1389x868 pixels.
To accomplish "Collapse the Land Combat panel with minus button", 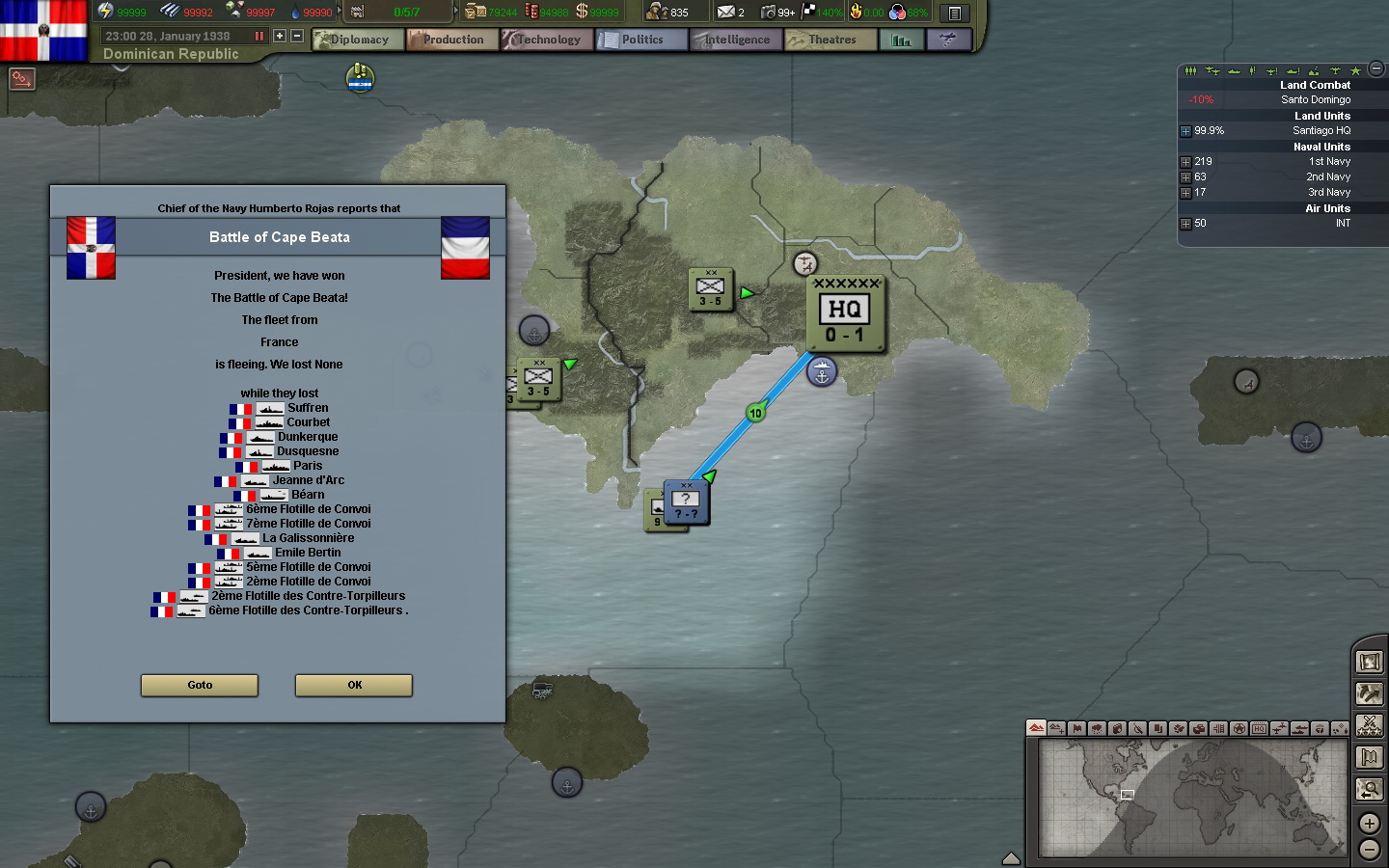I will tap(1375, 69).
